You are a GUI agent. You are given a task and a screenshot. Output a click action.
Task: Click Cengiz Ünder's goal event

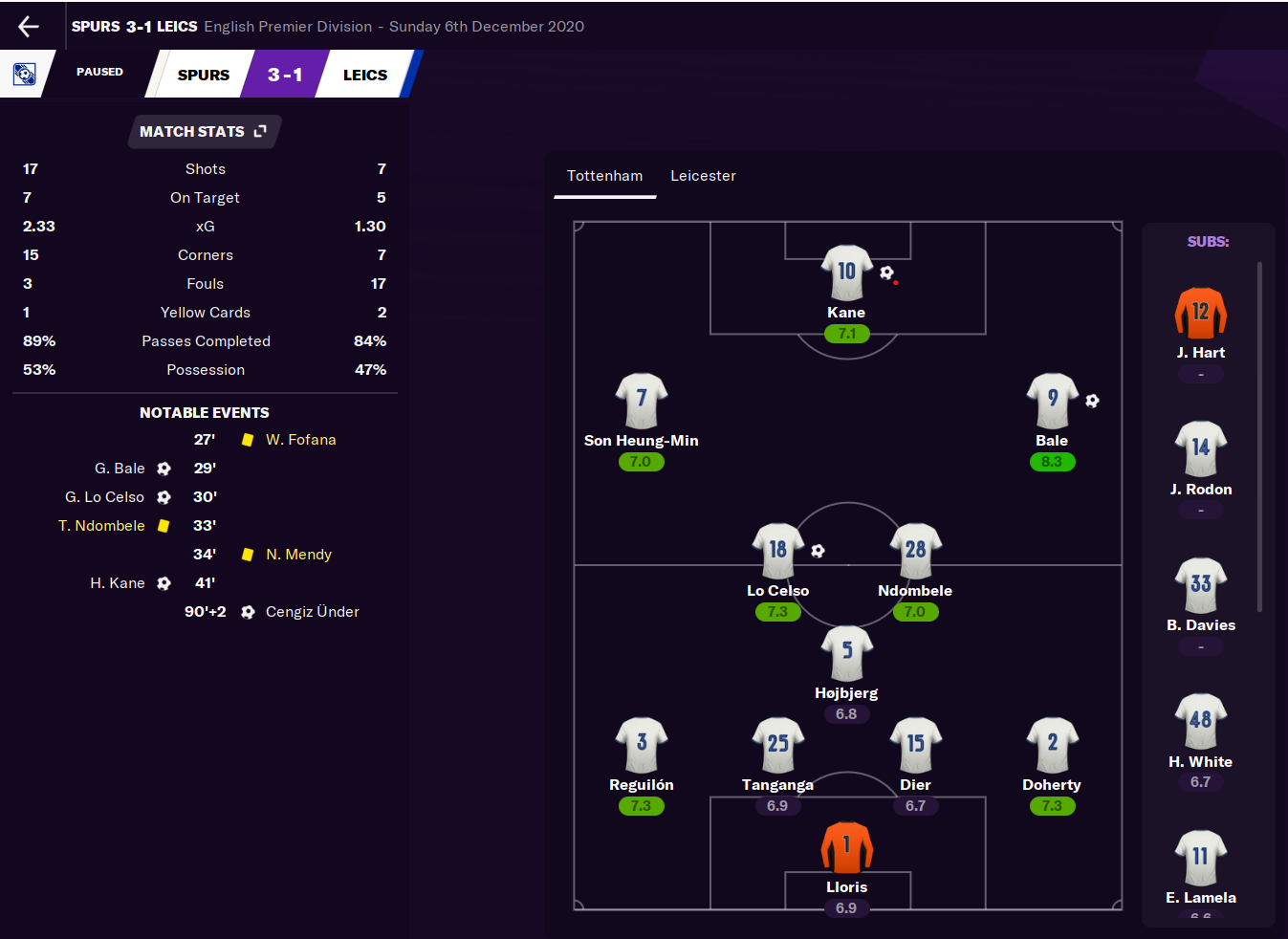pos(312,612)
